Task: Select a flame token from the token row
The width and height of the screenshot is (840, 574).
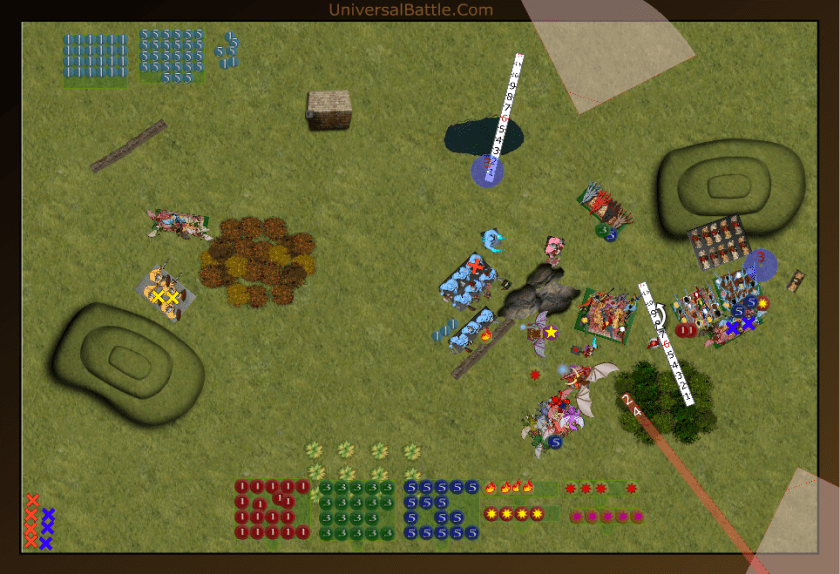Action: click(x=491, y=488)
